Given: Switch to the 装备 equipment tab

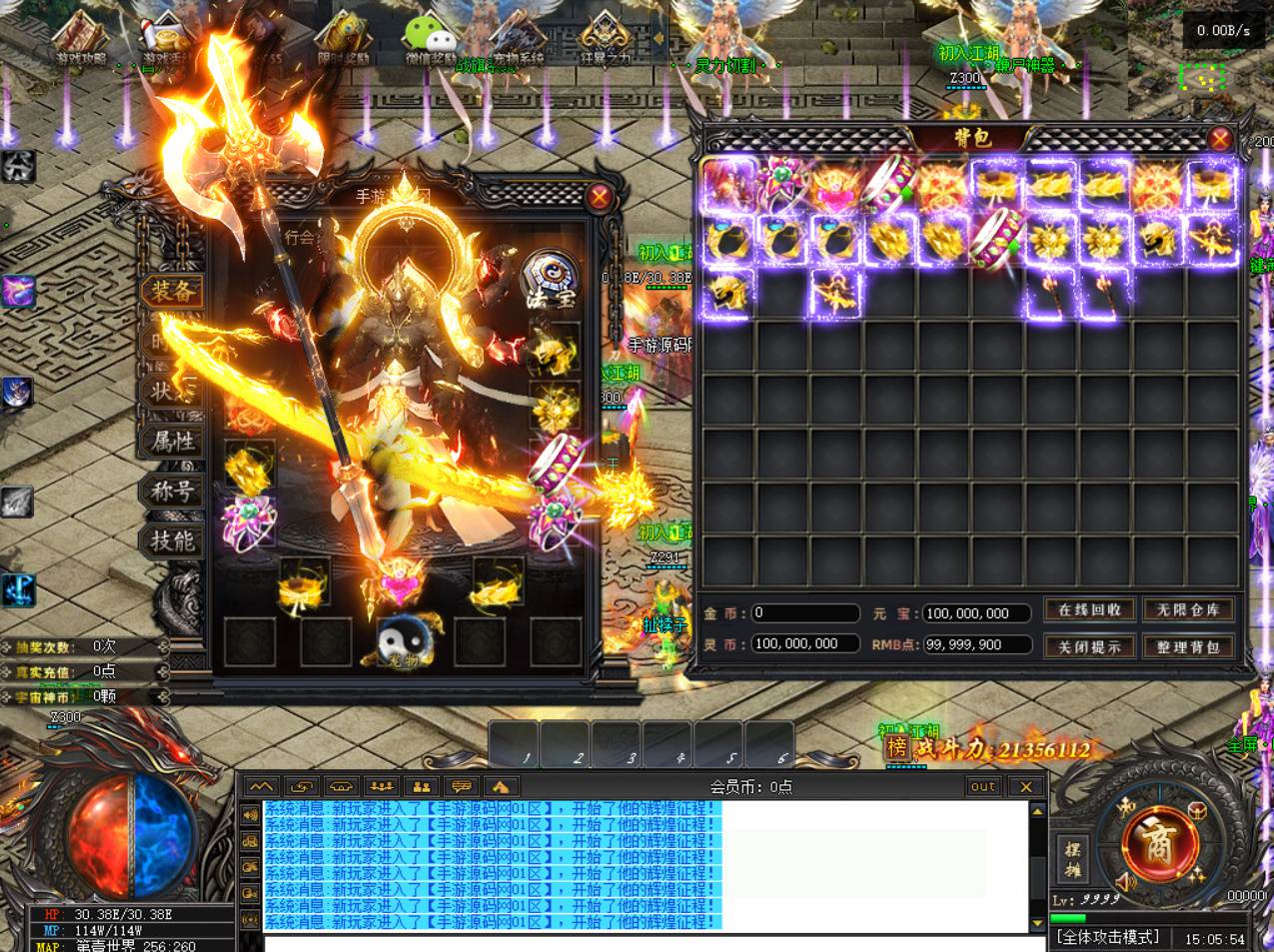Looking at the screenshot, I should (172, 292).
